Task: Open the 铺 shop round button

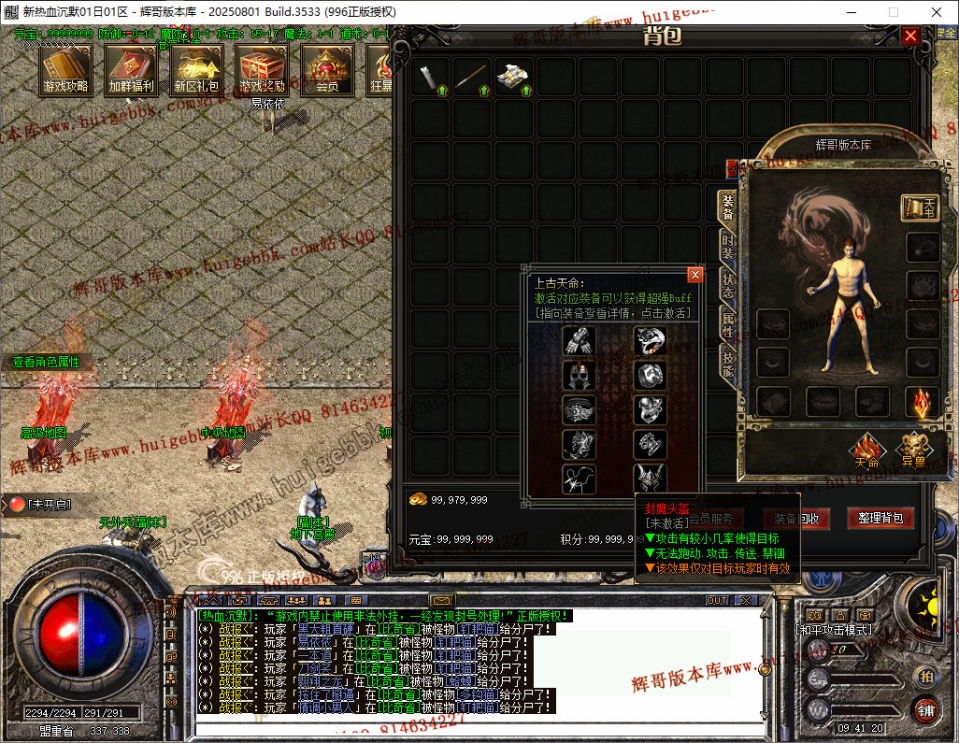Action: 926,709
